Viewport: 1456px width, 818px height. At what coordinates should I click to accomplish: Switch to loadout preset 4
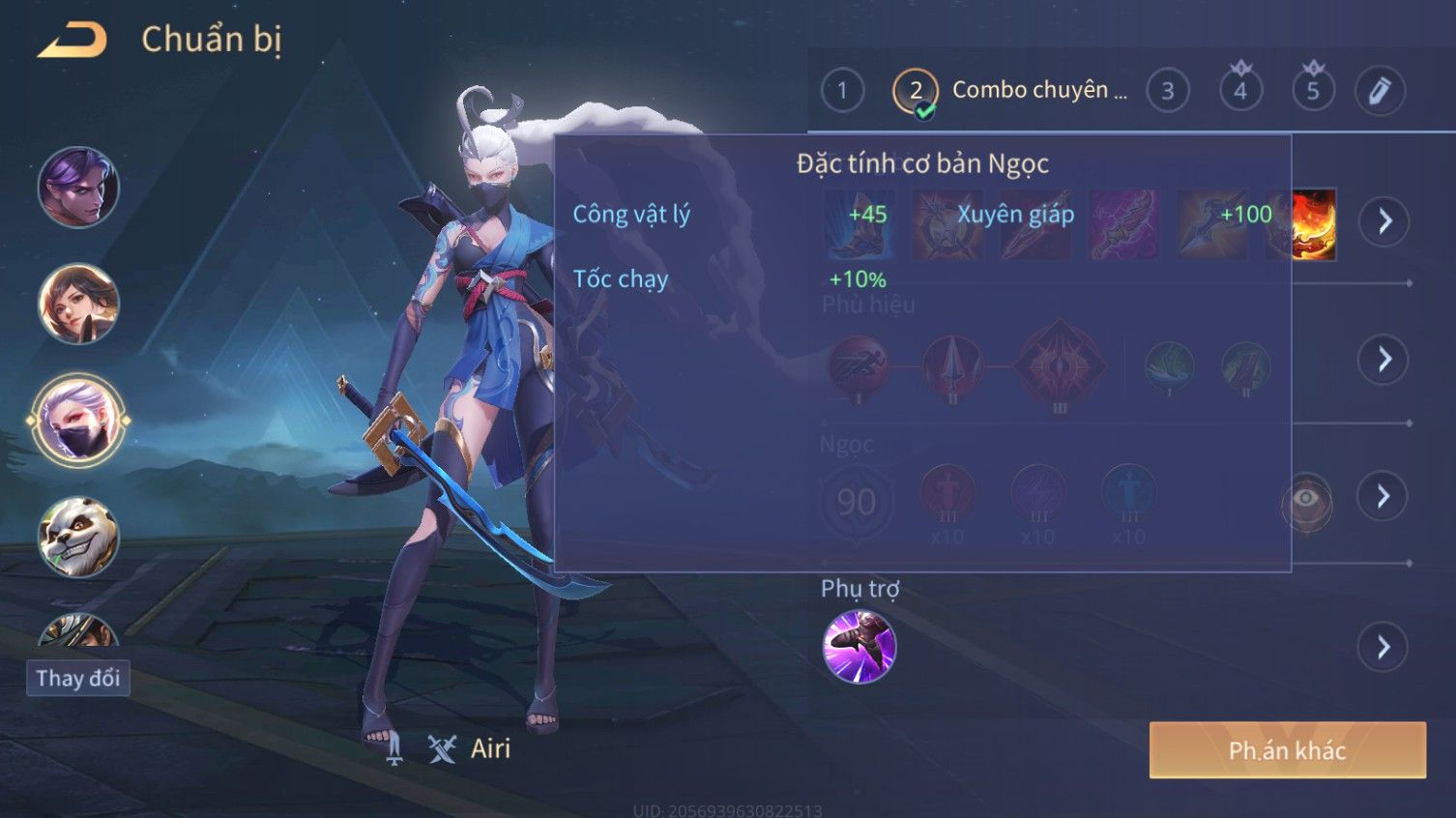click(1240, 91)
